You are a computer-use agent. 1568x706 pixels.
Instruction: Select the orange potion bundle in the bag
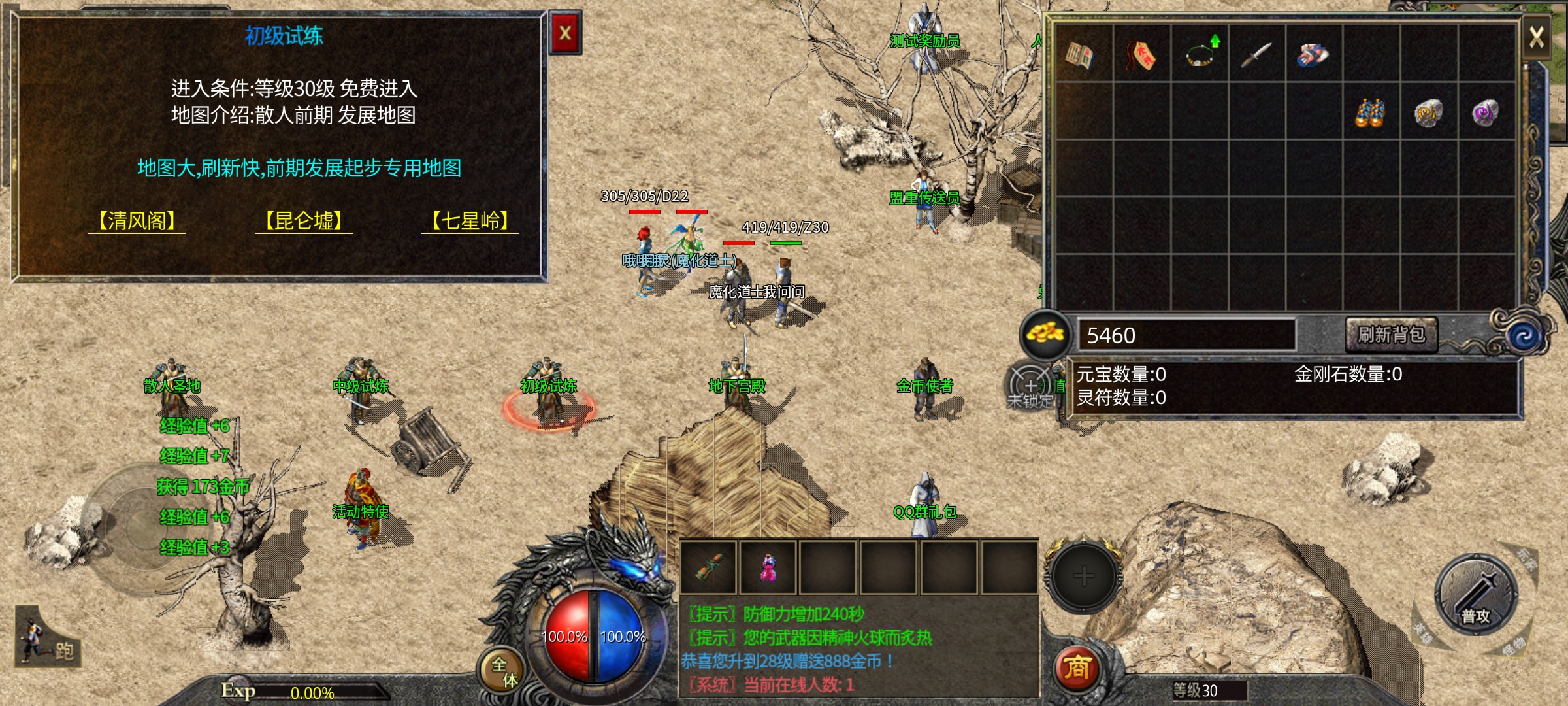pos(1370,112)
